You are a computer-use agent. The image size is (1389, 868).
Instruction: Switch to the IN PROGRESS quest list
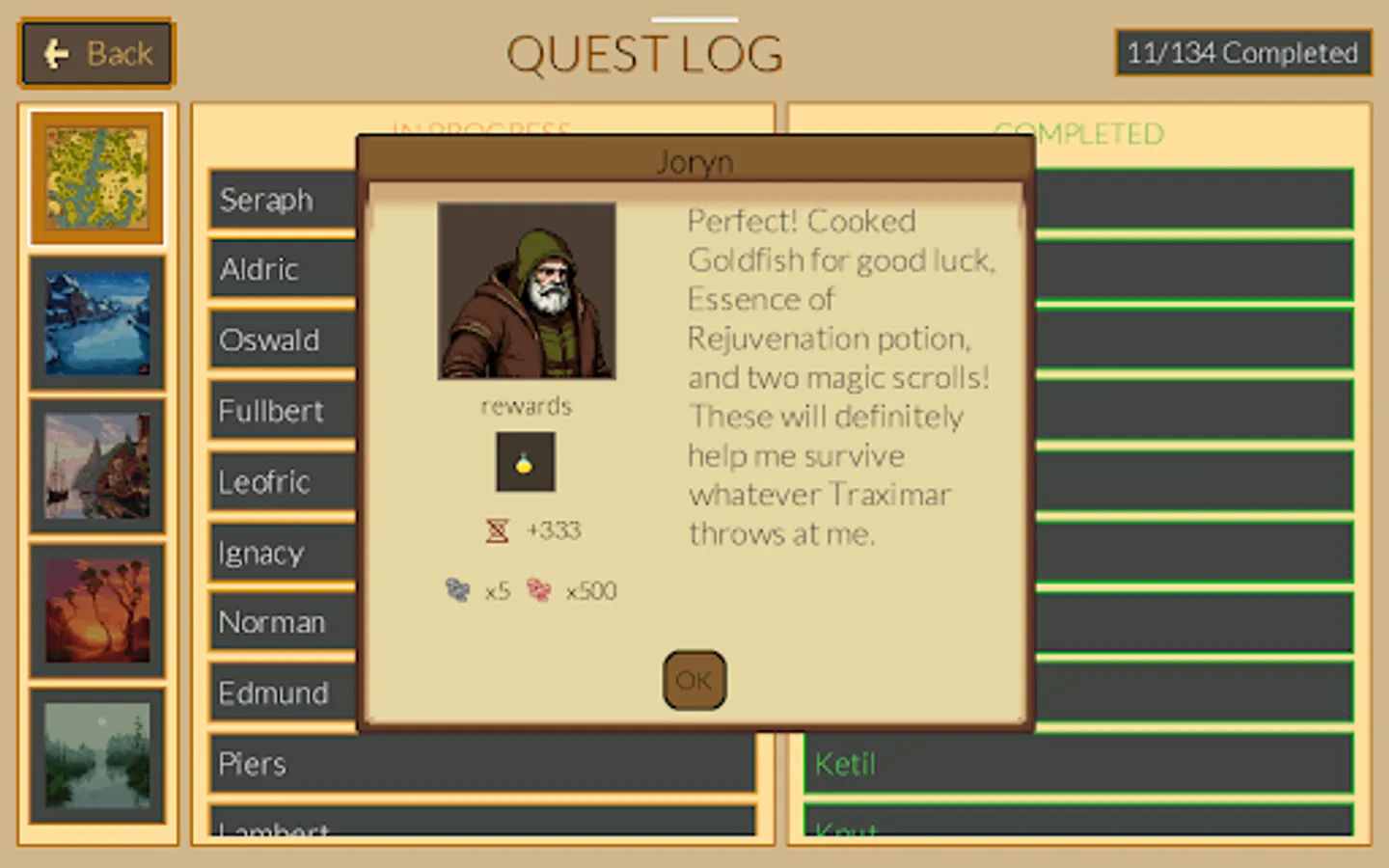click(482, 128)
